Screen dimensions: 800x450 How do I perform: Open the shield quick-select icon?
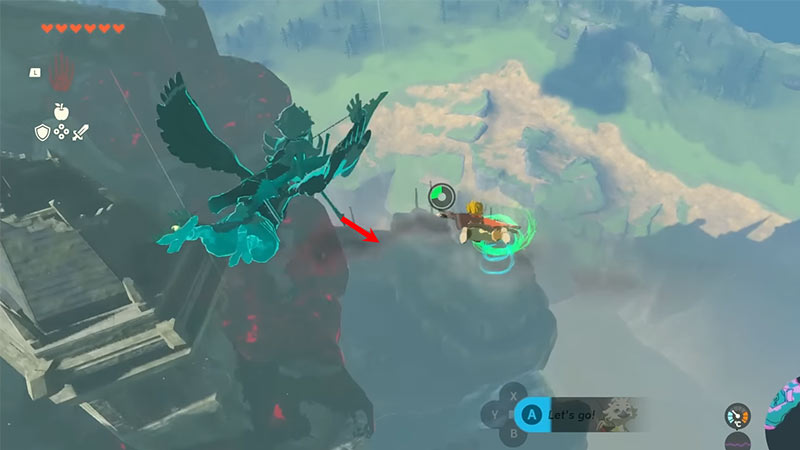pos(43,131)
